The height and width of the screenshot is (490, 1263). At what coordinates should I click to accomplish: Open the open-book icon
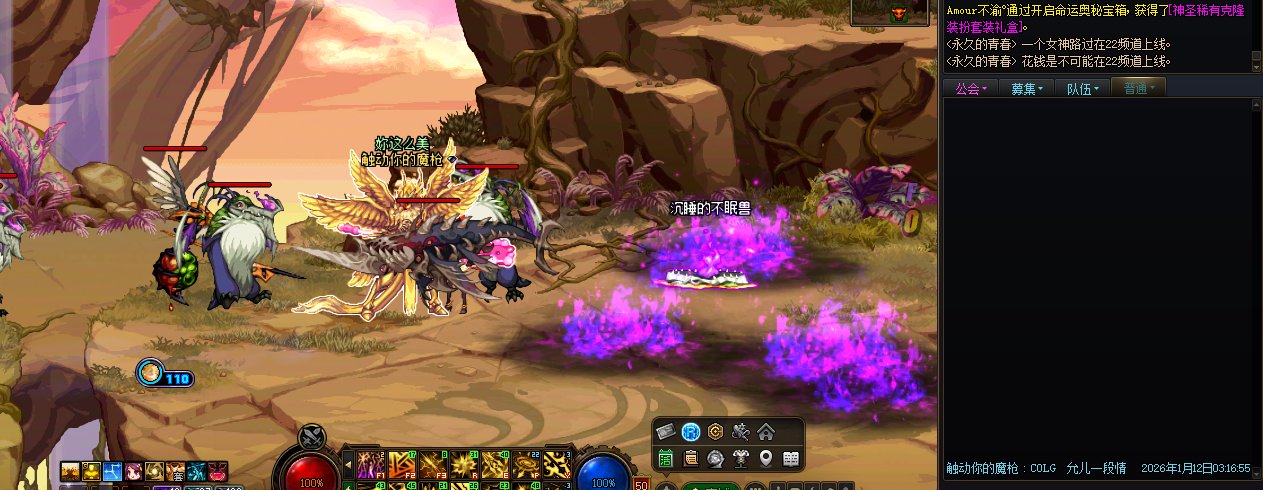pyautogui.click(x=790, y=459)
